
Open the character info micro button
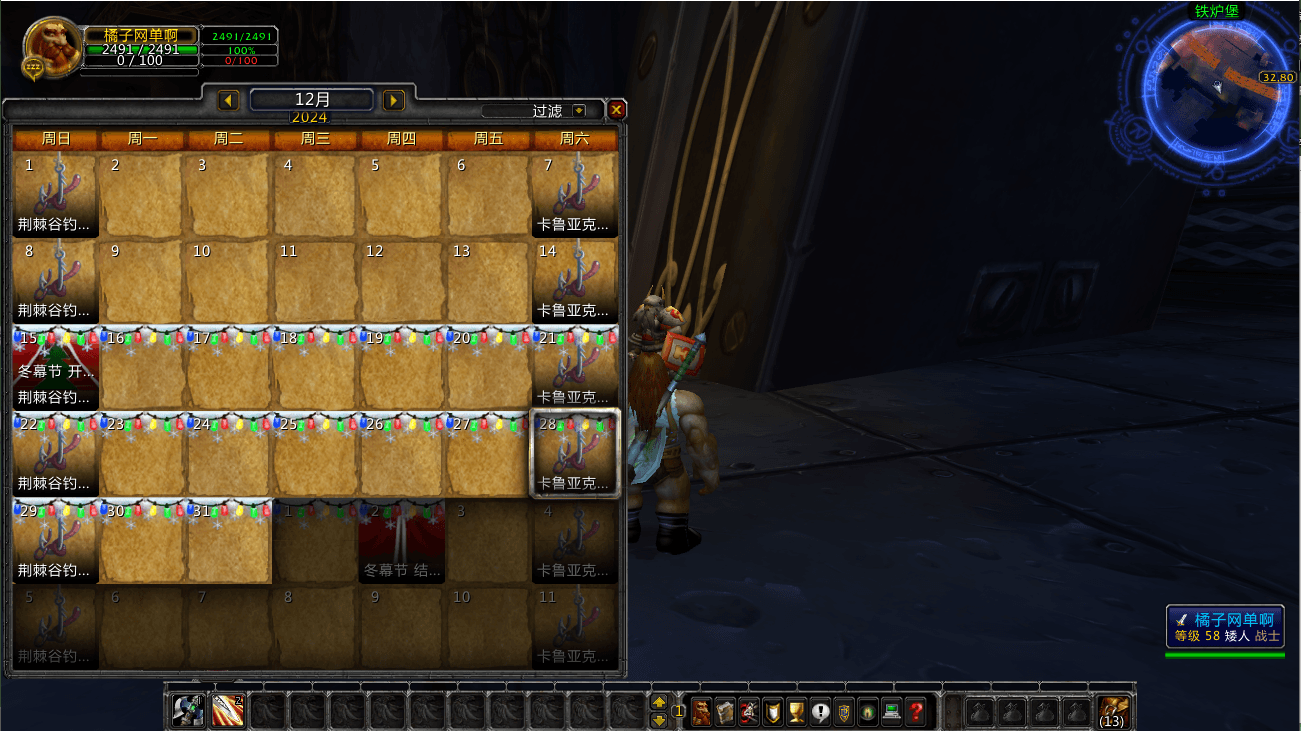[x=702, y=711]
